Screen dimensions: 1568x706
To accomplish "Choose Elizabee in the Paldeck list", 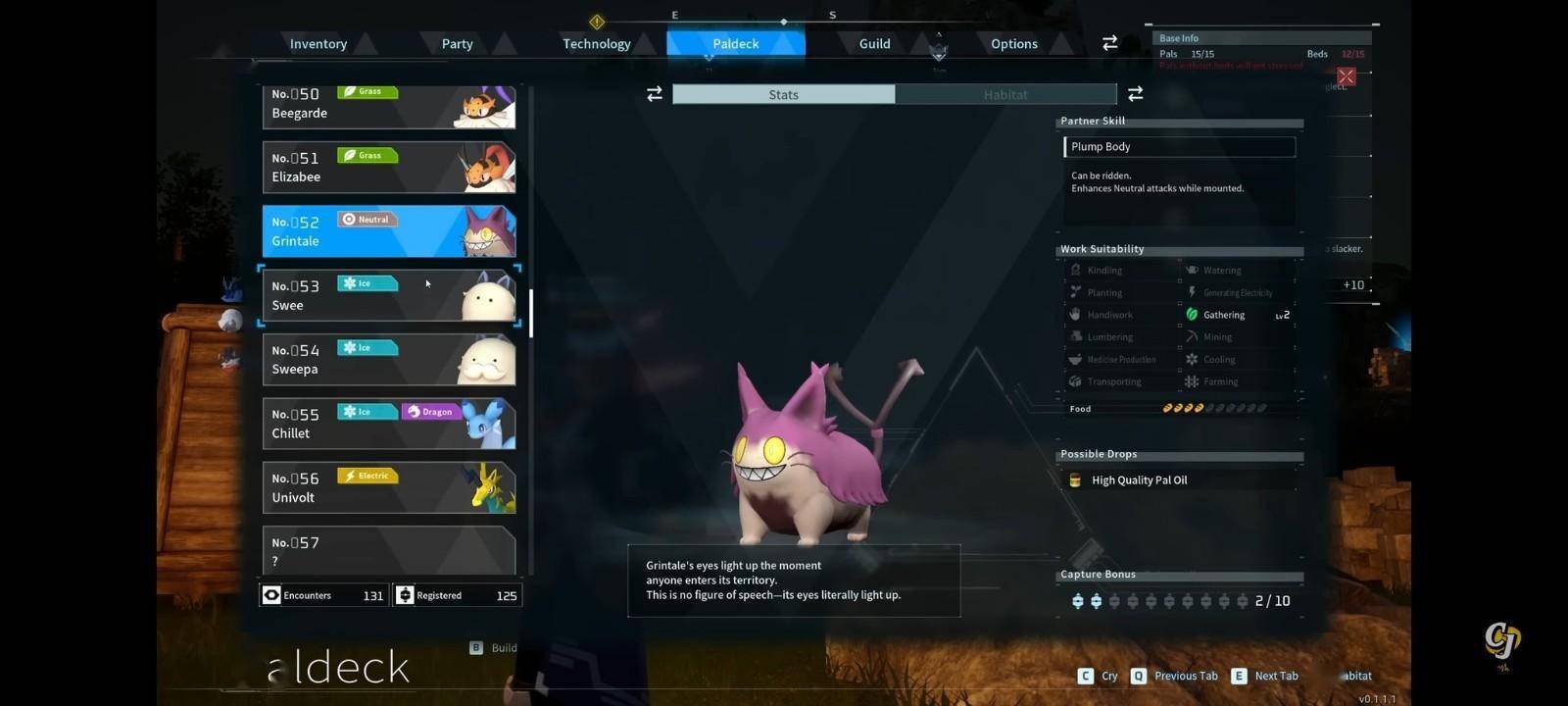I will coord(388,168).
